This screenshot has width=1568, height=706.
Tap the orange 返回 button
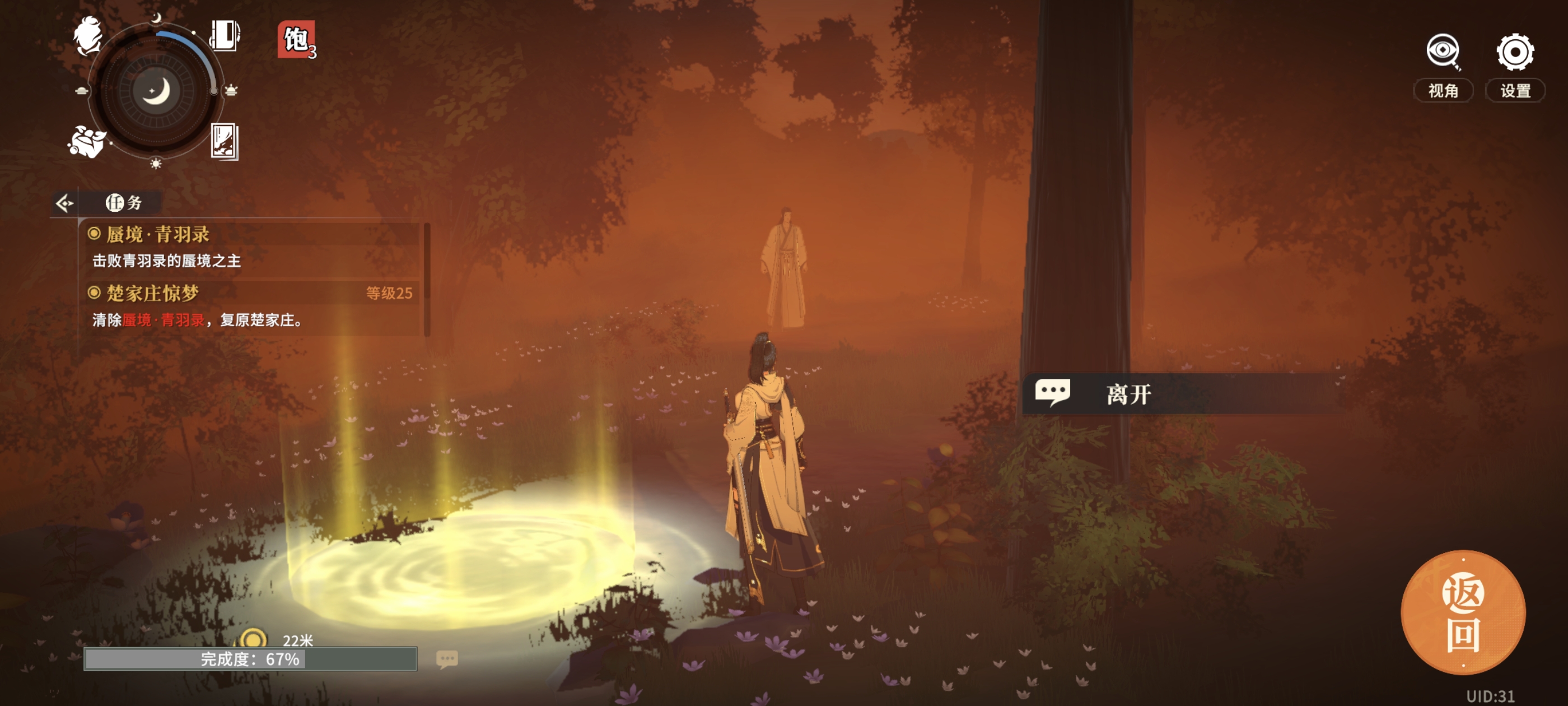coord(1463,612)
